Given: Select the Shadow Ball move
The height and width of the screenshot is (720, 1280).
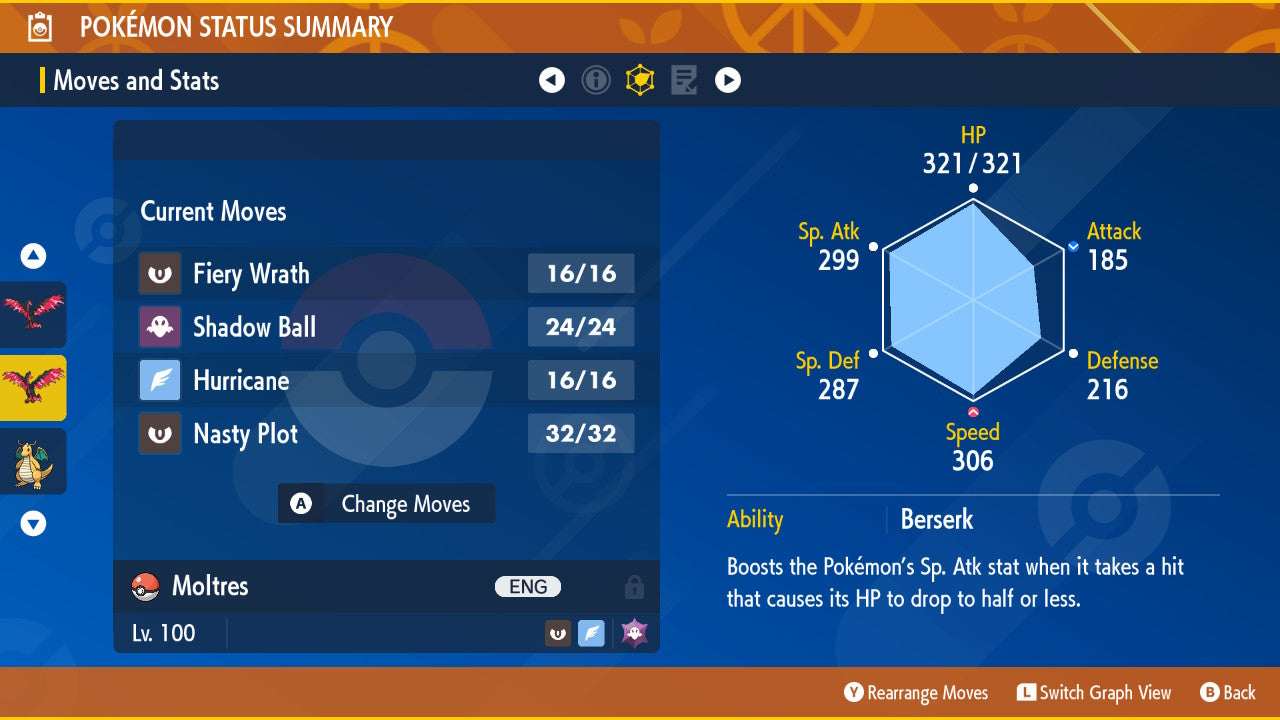Looking at the screenshot, I should (386, 327).
